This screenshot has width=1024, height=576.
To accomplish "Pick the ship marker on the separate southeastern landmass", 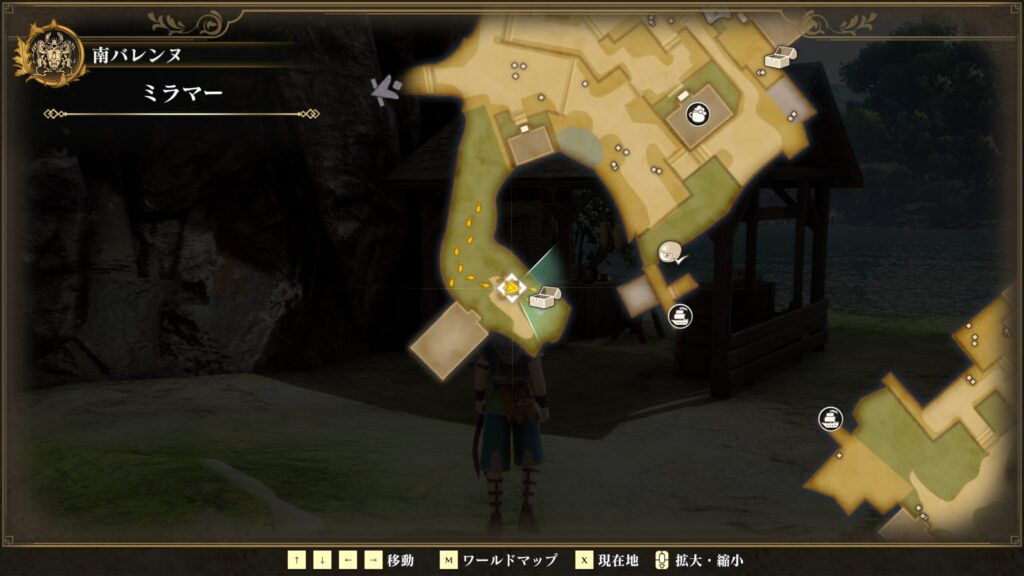I will coord(829,418).
